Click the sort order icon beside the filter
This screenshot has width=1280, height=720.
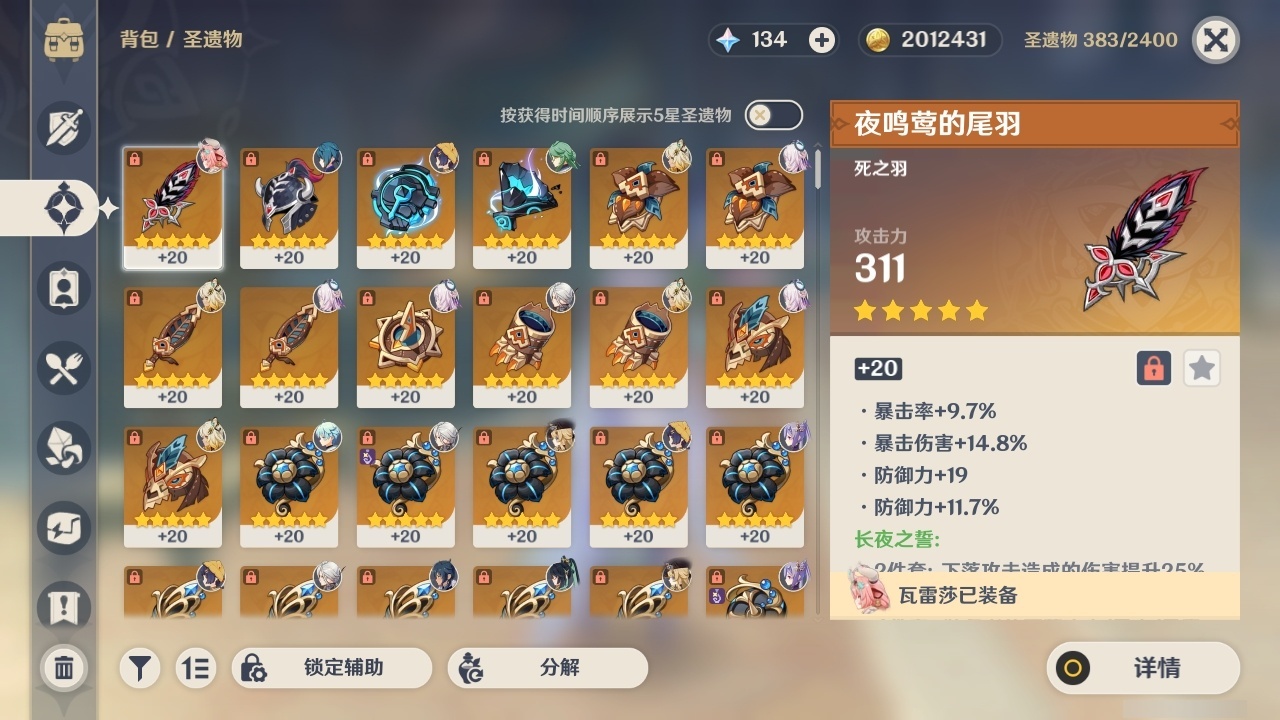pos(197,668)
